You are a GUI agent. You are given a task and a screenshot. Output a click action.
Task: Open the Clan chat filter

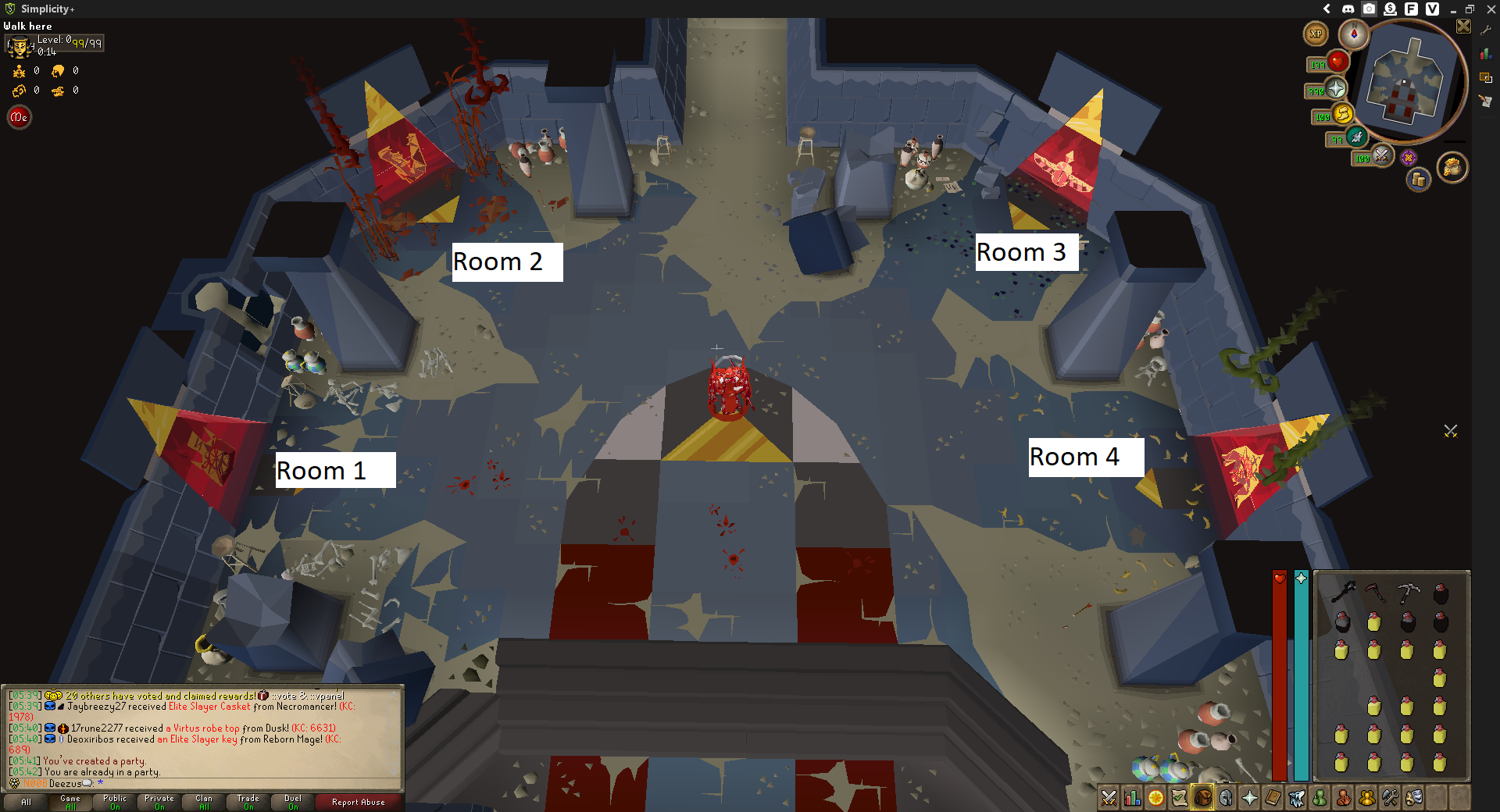click(x=204, y=802)
